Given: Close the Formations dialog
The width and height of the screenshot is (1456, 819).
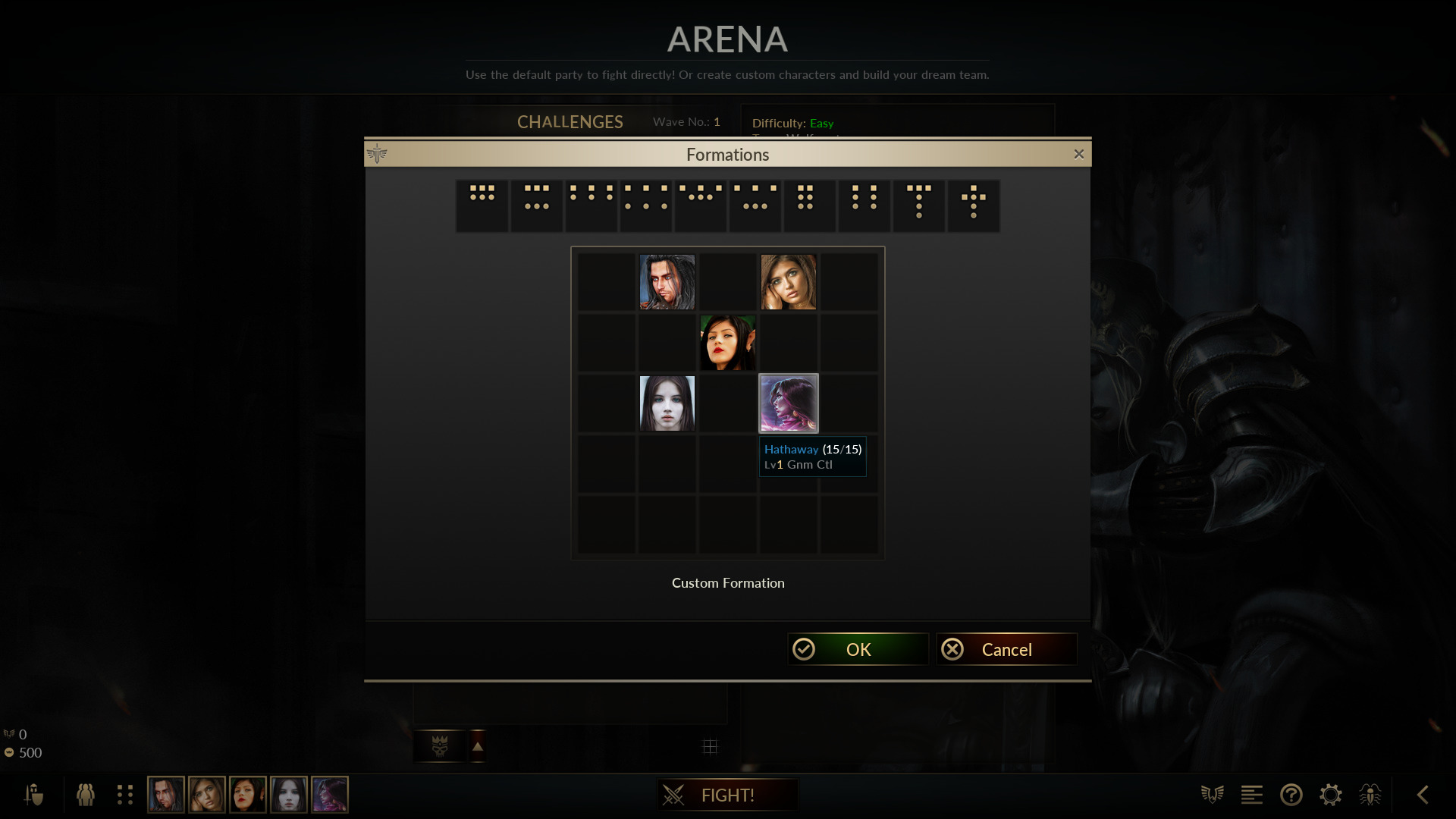Looking at the screenshot, I should pyautogui.click(x=1079, y=155).
